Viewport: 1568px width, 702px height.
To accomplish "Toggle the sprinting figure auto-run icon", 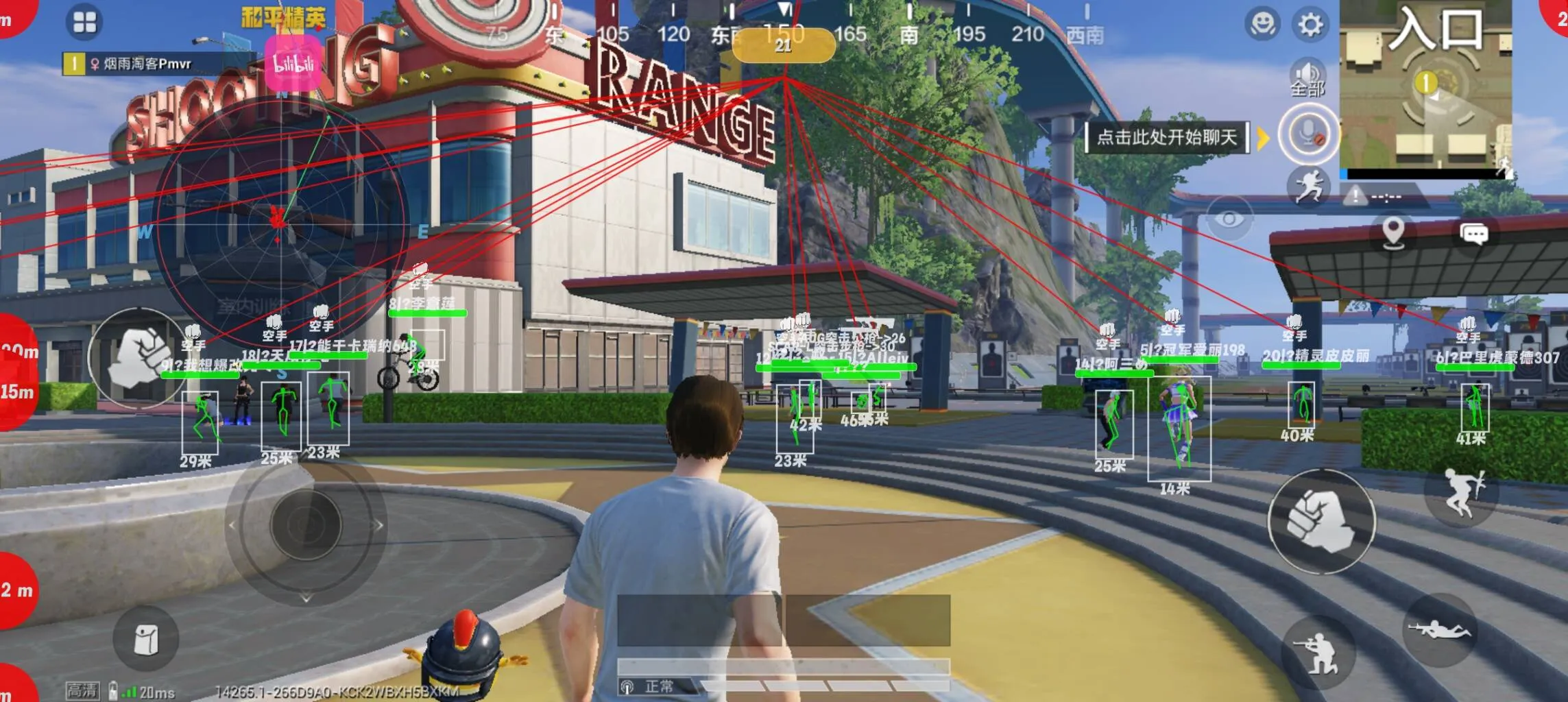I will (1308, 186).
